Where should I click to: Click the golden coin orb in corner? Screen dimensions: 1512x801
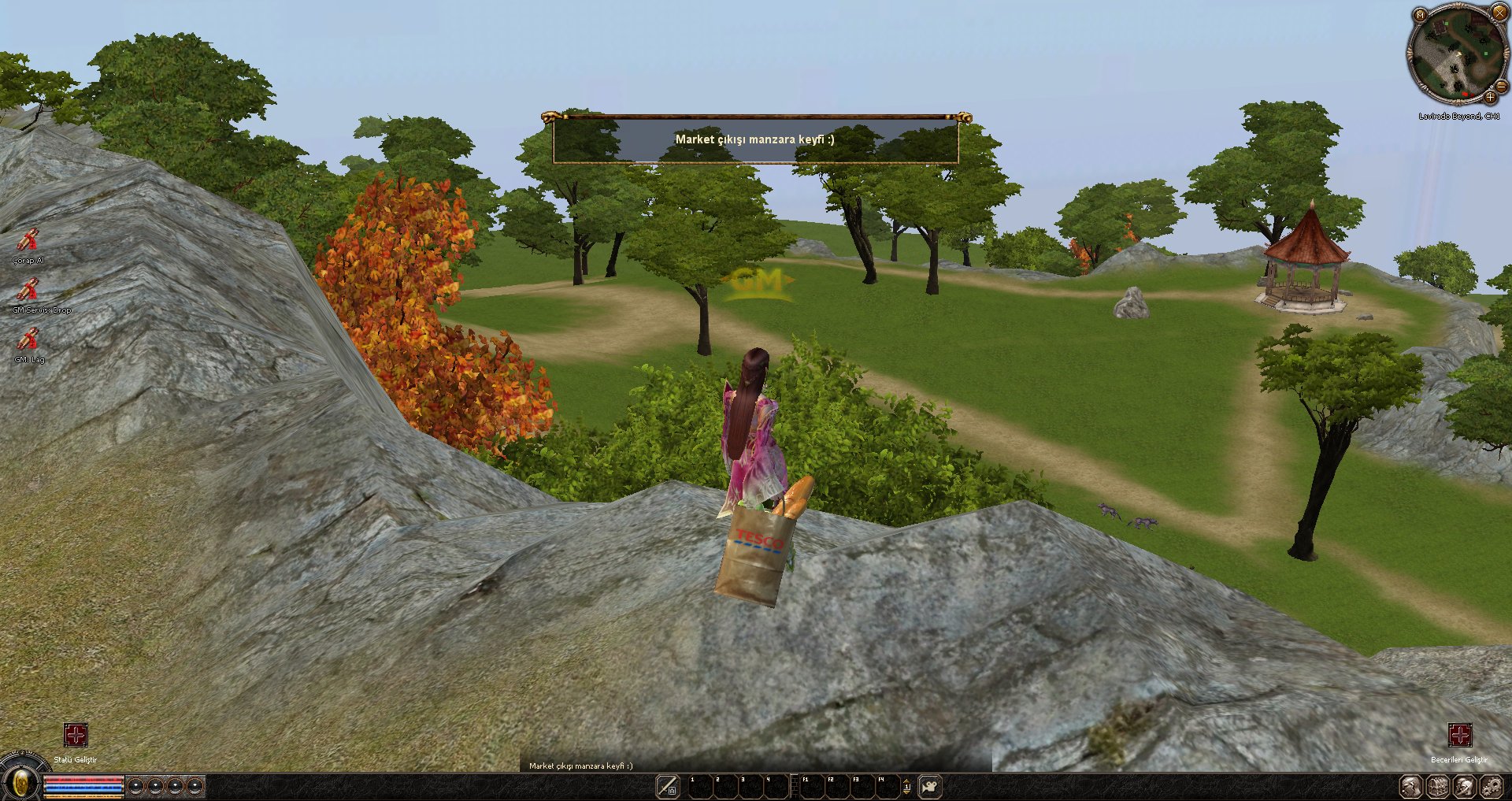[21, 783]
